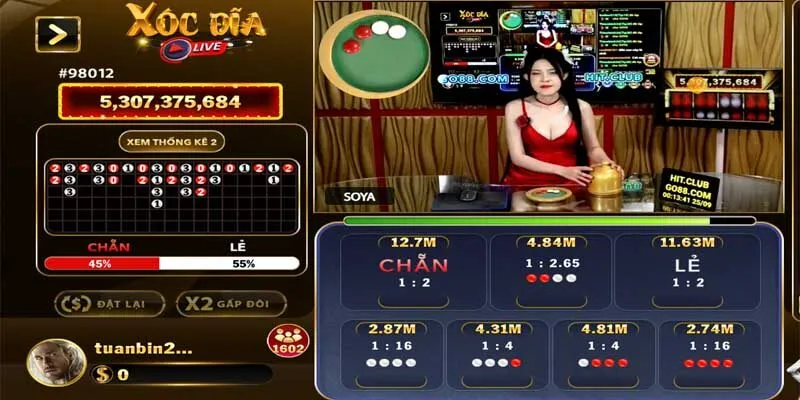
Task: Select the four red chips 1:16 bet
Action: pyautogui.click(x=708, y=352)
